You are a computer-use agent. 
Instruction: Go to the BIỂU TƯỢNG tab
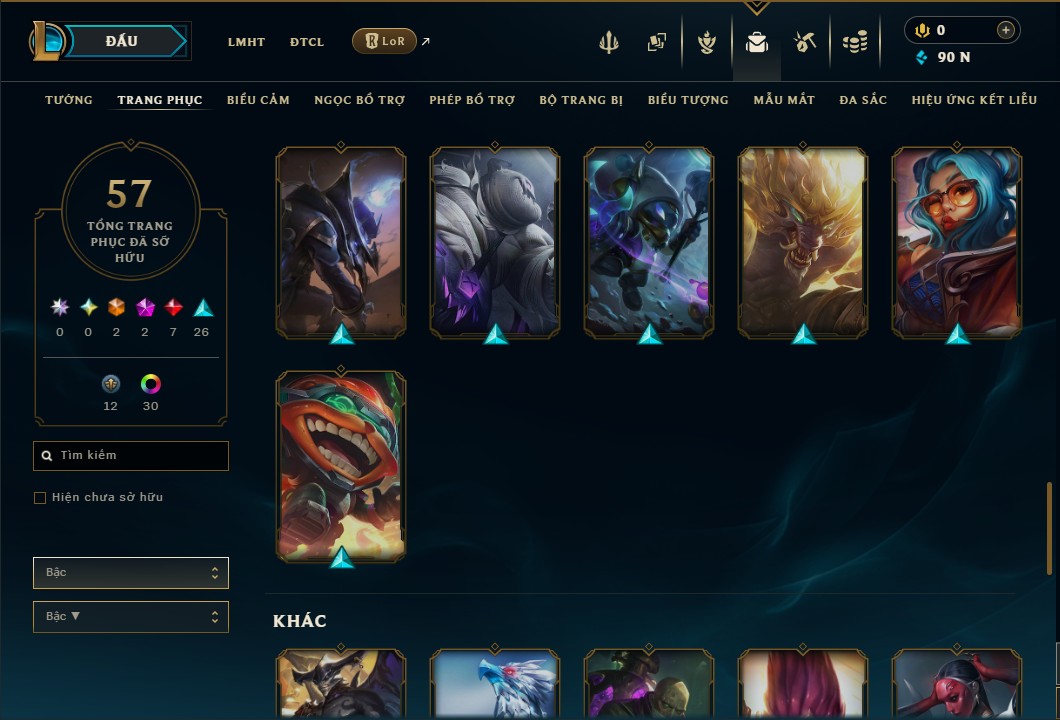tap(688, 100)
